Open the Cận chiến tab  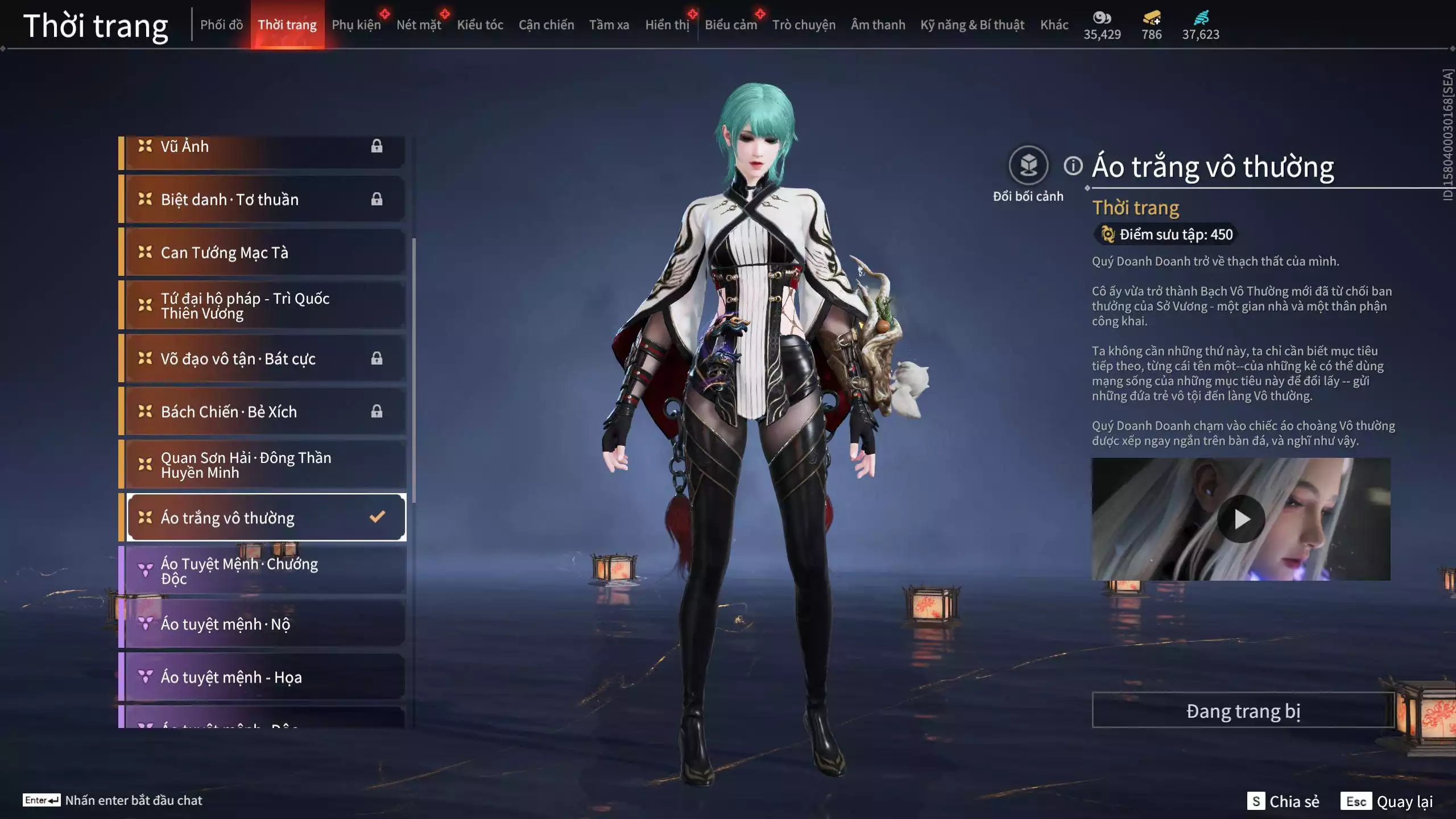546,25
